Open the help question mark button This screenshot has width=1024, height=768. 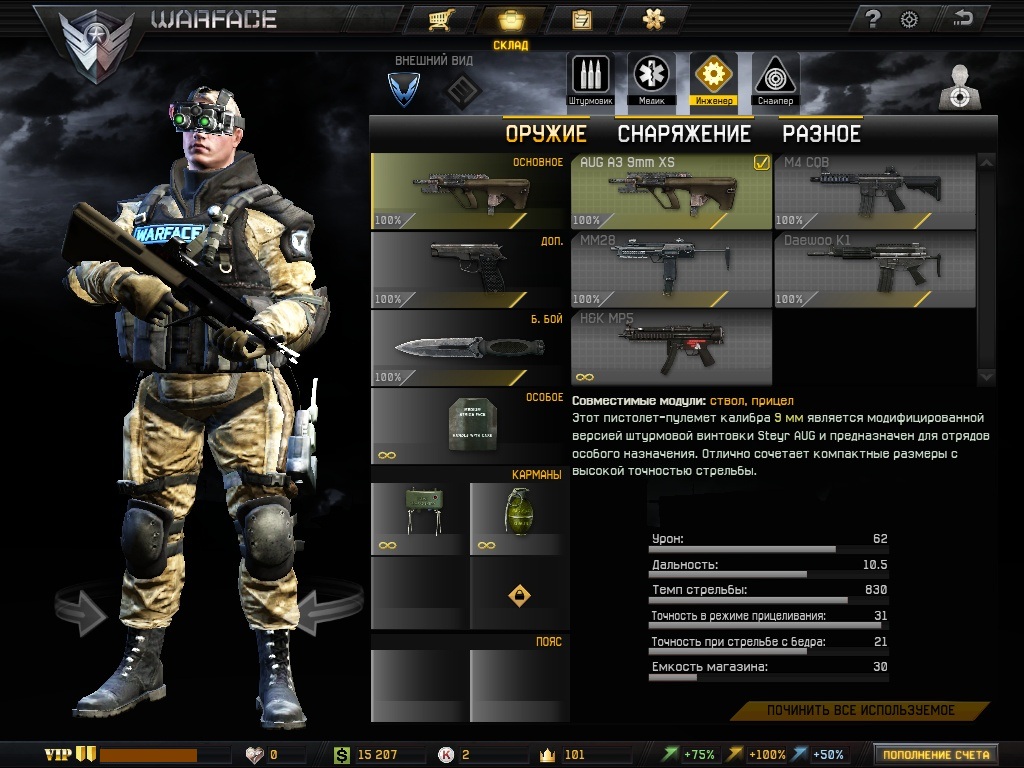873,18
